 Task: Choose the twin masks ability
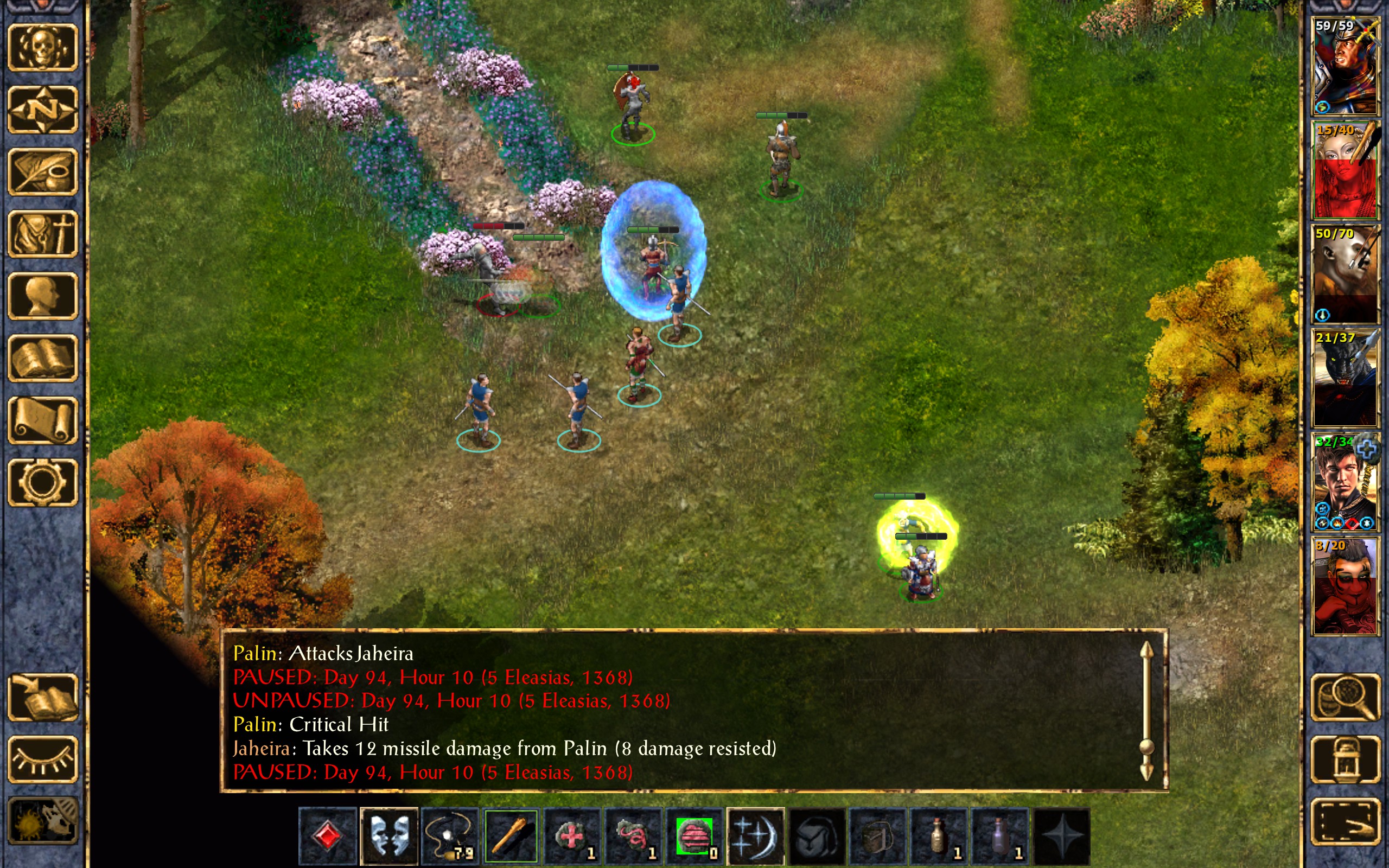[389, 836]
